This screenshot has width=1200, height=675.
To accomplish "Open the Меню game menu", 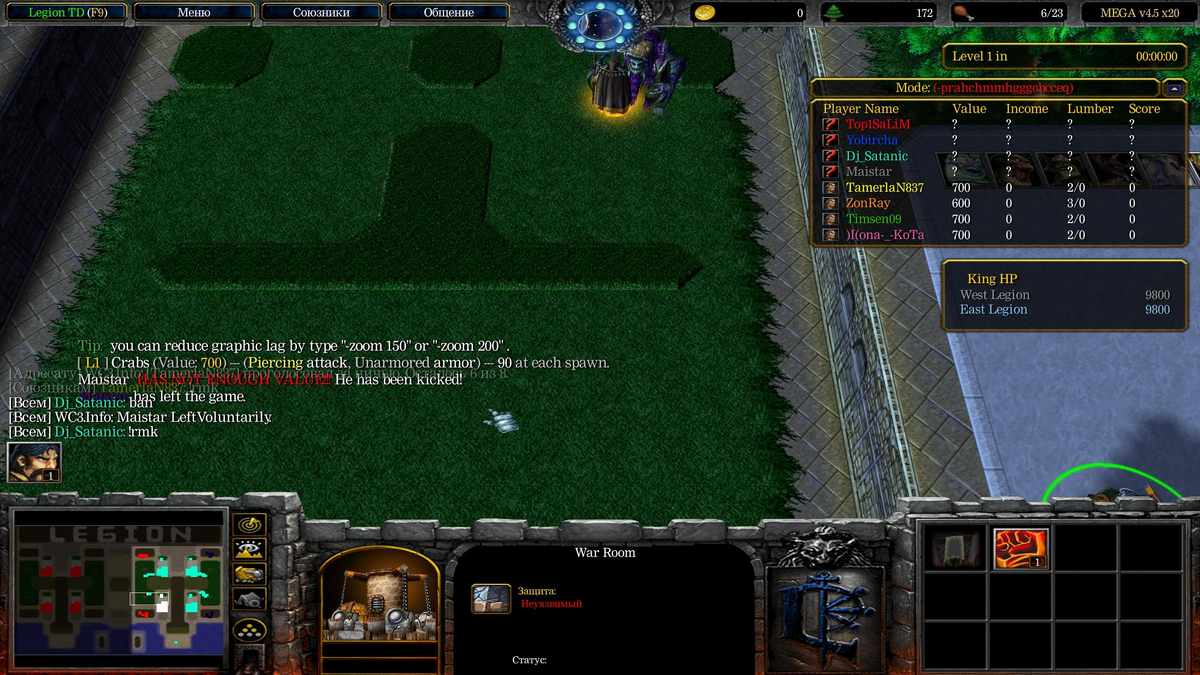I will (x=192, y=13).
